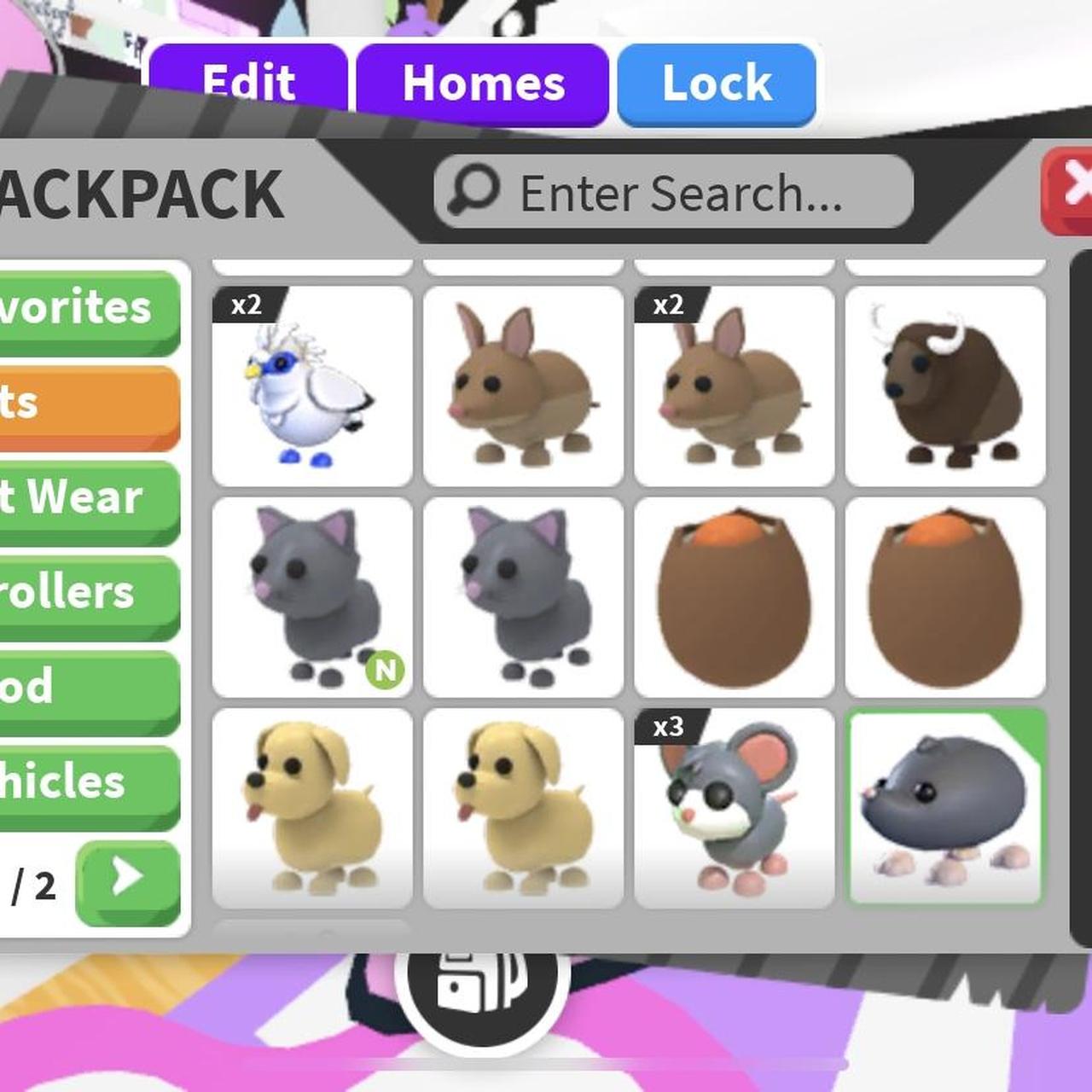This screenshot has height=1092, width=1092.
Task: Select a Chocolate Egg
Action: pyautogui.click(x=734, y=595)
